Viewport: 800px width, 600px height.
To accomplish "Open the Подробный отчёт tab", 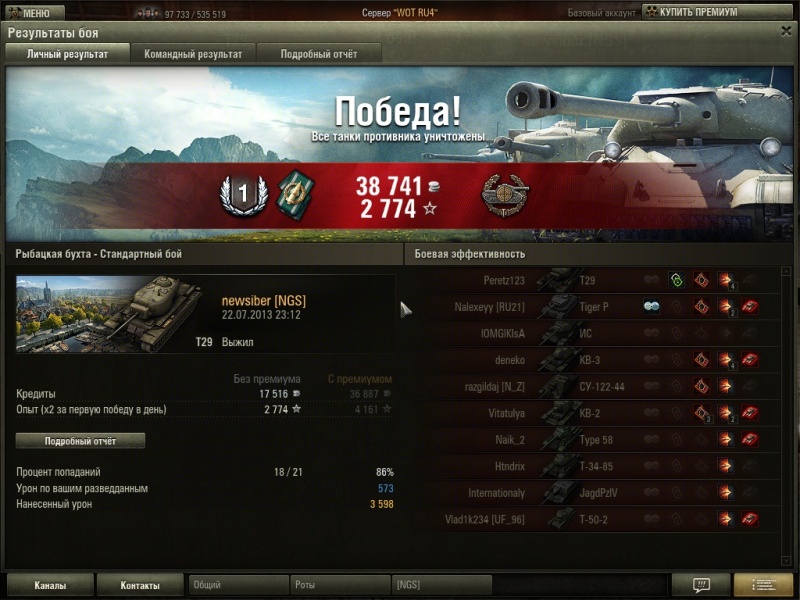I will [x=318, y=54].
